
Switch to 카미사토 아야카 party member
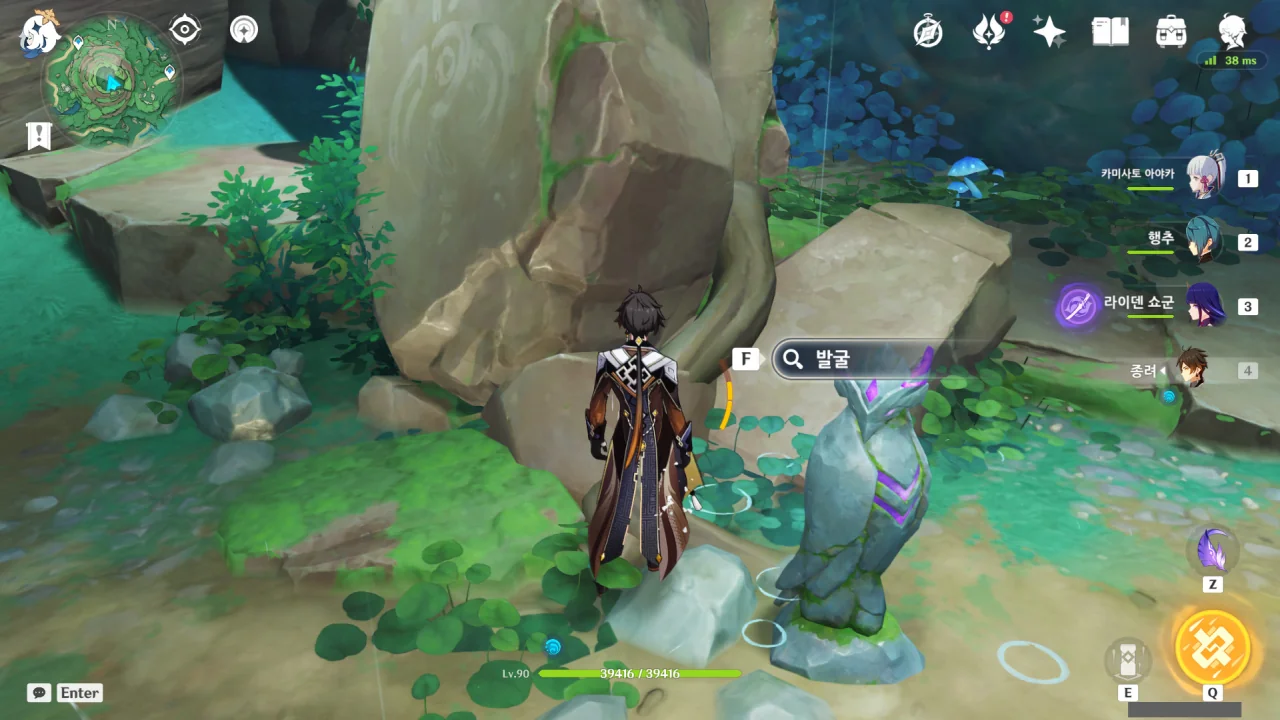pos(1204,178)
